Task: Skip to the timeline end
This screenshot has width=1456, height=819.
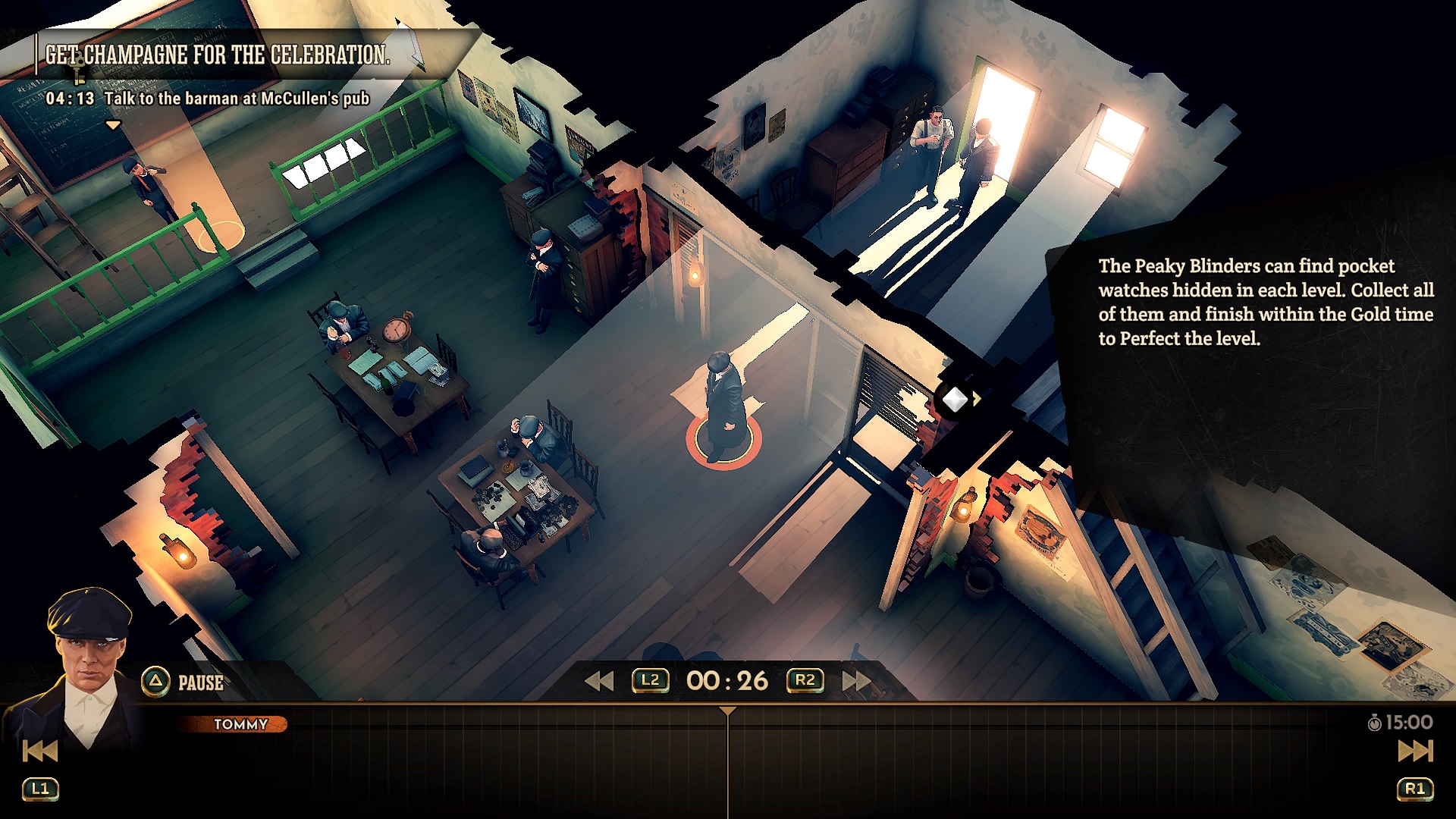Action: pyautogui.click(x=1415, y=751)
